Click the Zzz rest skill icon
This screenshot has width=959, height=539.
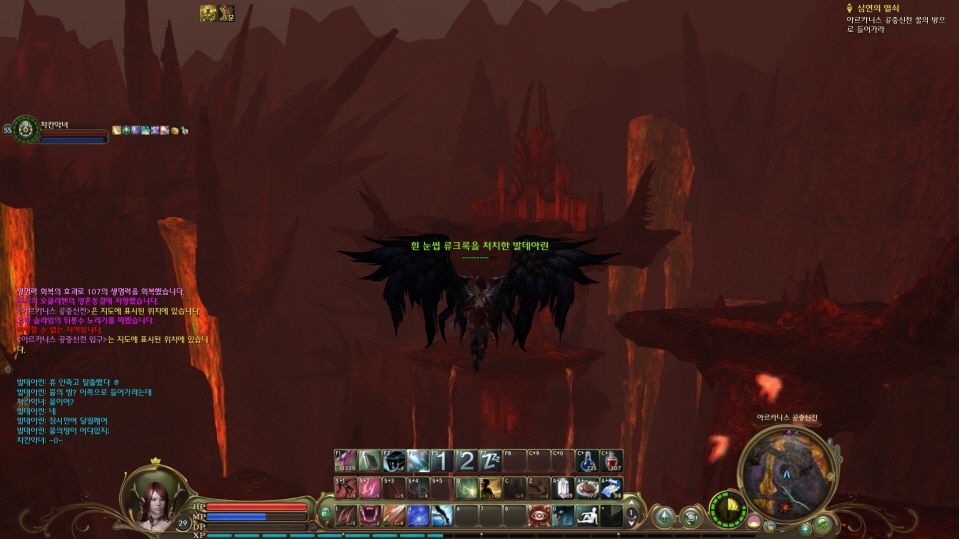[x=491, y=461]
